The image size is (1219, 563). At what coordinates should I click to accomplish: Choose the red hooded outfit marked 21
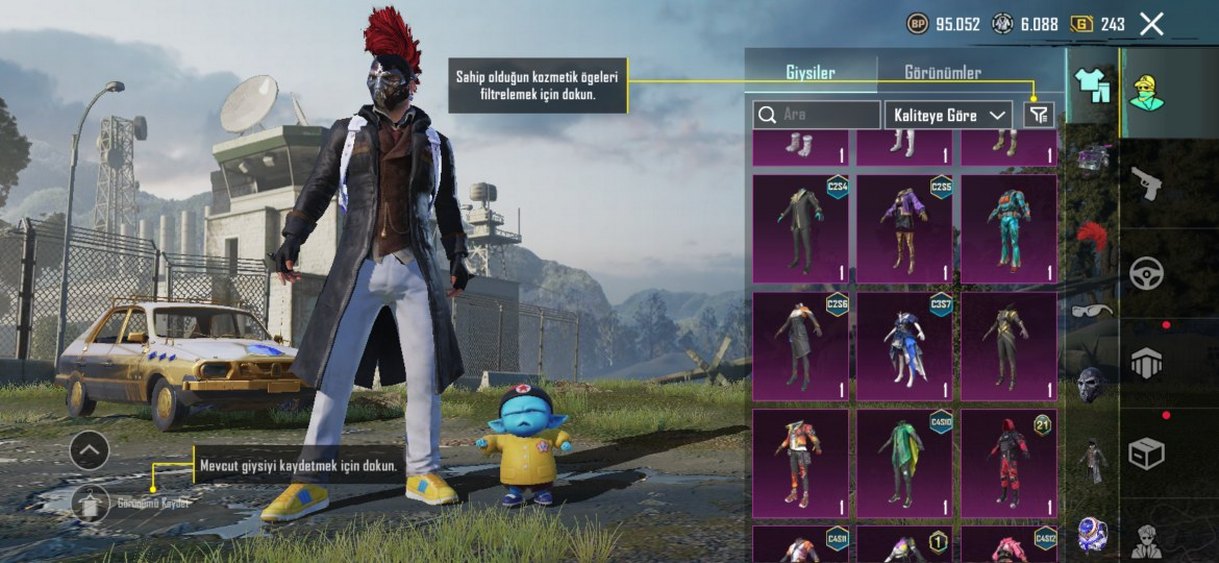[1008, 463]
